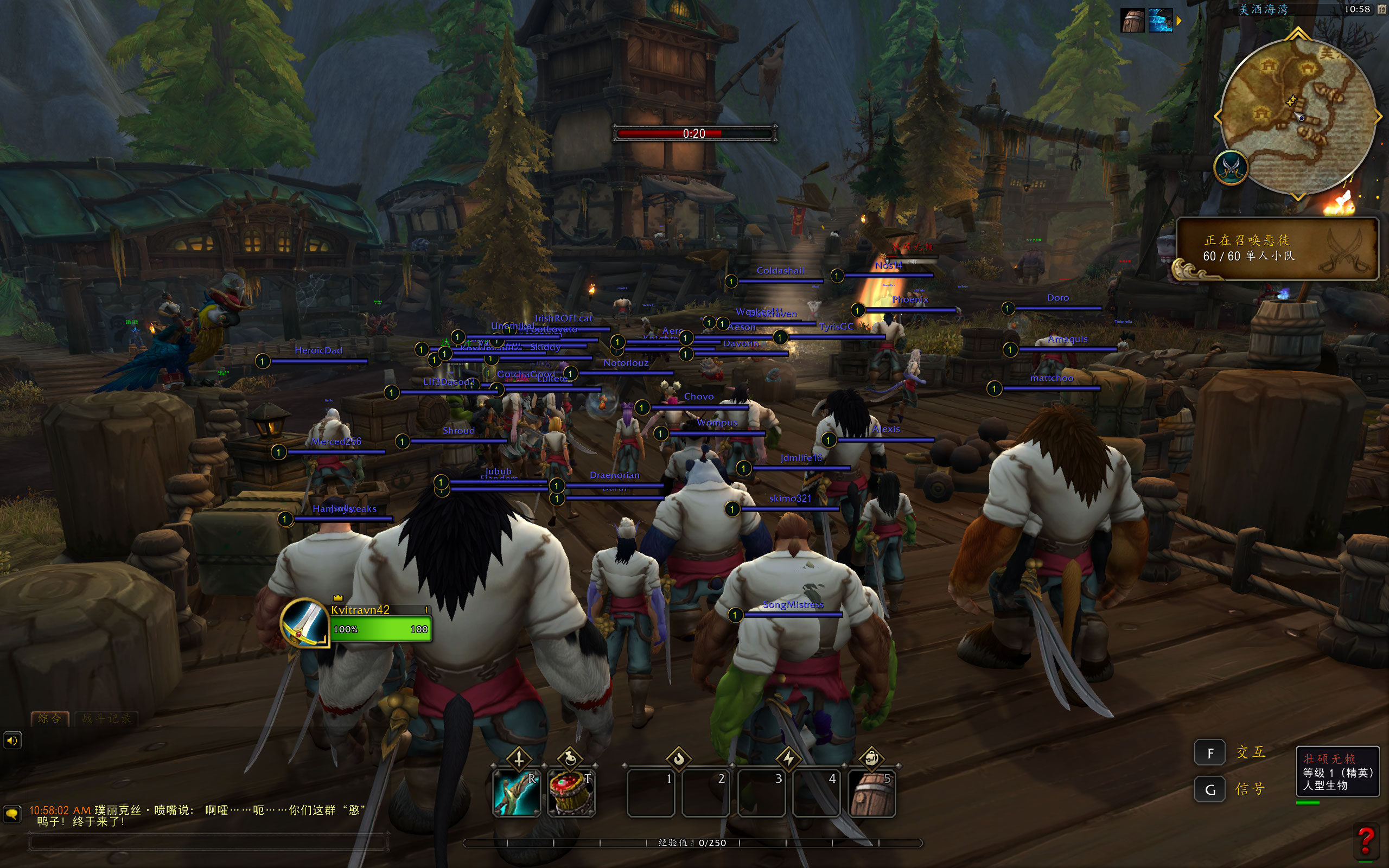The height and width of the screenshot is (868, 1389).
Task: Open the chat speech-bubble menu
Action: click(x=11, y=813)
